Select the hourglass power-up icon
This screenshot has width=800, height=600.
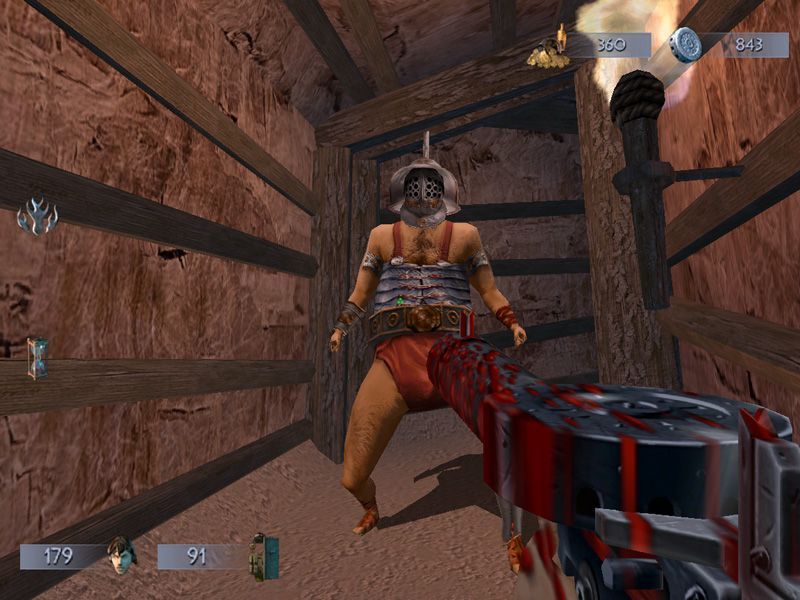click(38, 358)
